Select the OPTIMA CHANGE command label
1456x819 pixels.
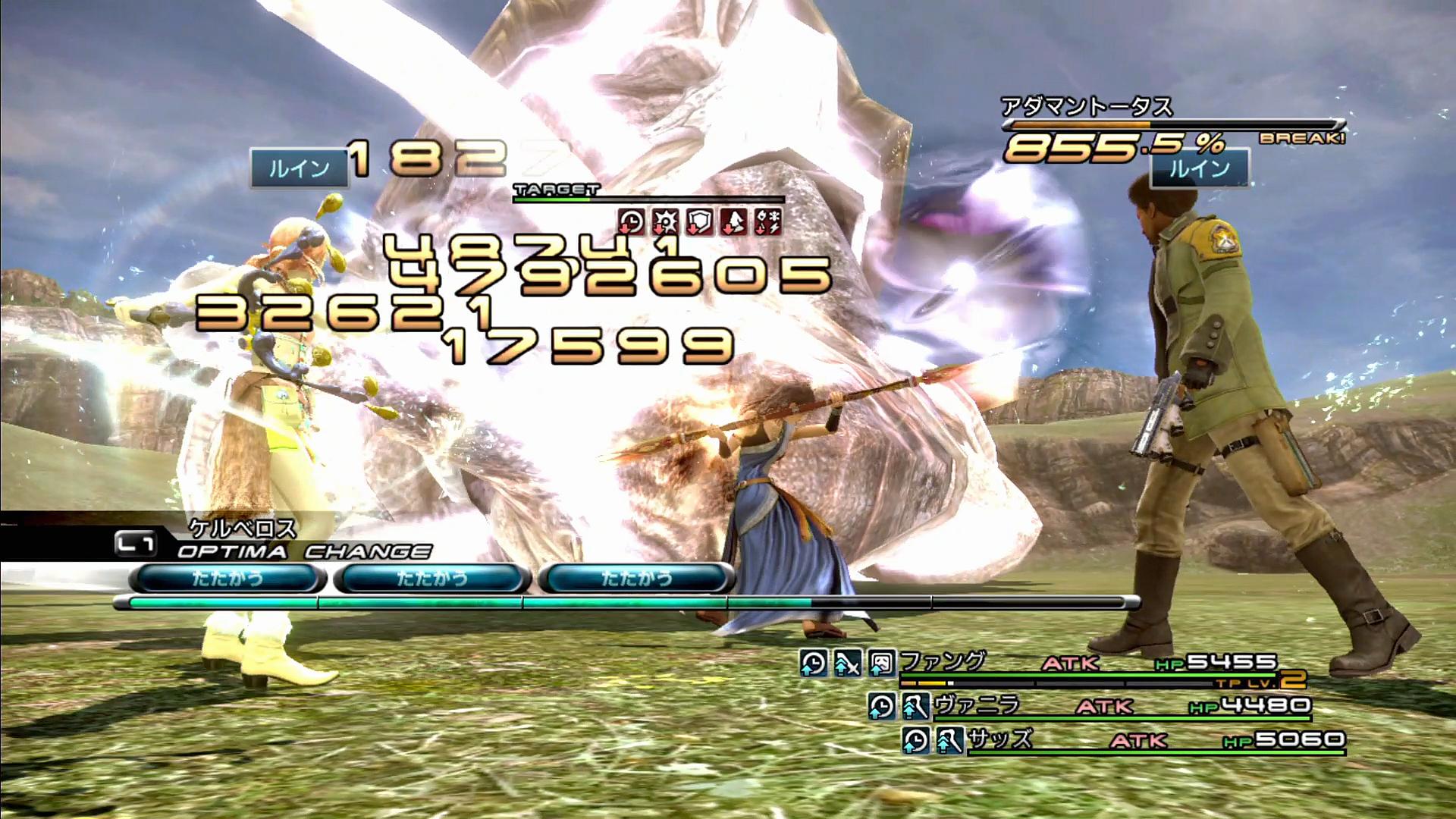(303, 551)
